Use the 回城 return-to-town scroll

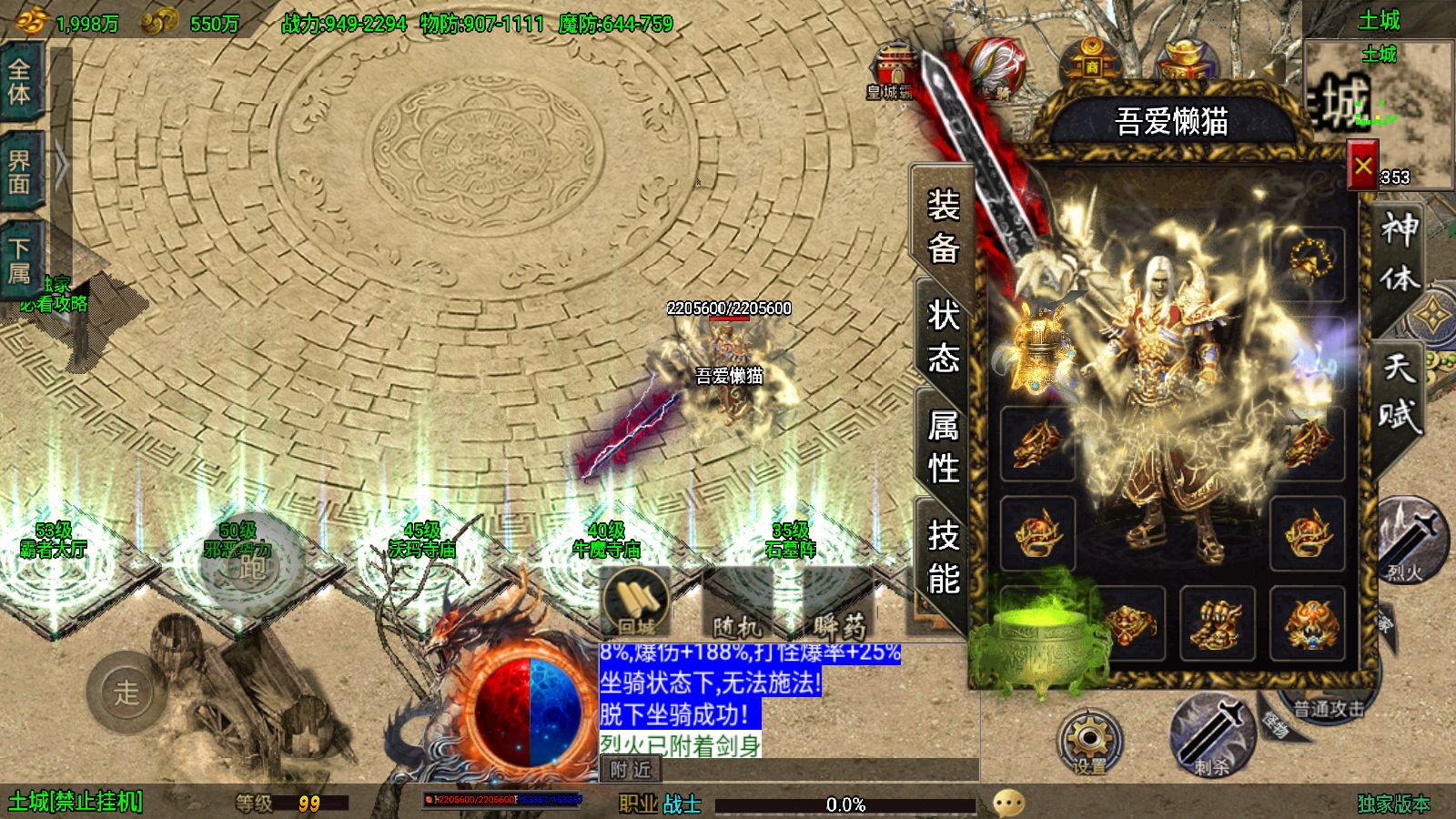637,602
